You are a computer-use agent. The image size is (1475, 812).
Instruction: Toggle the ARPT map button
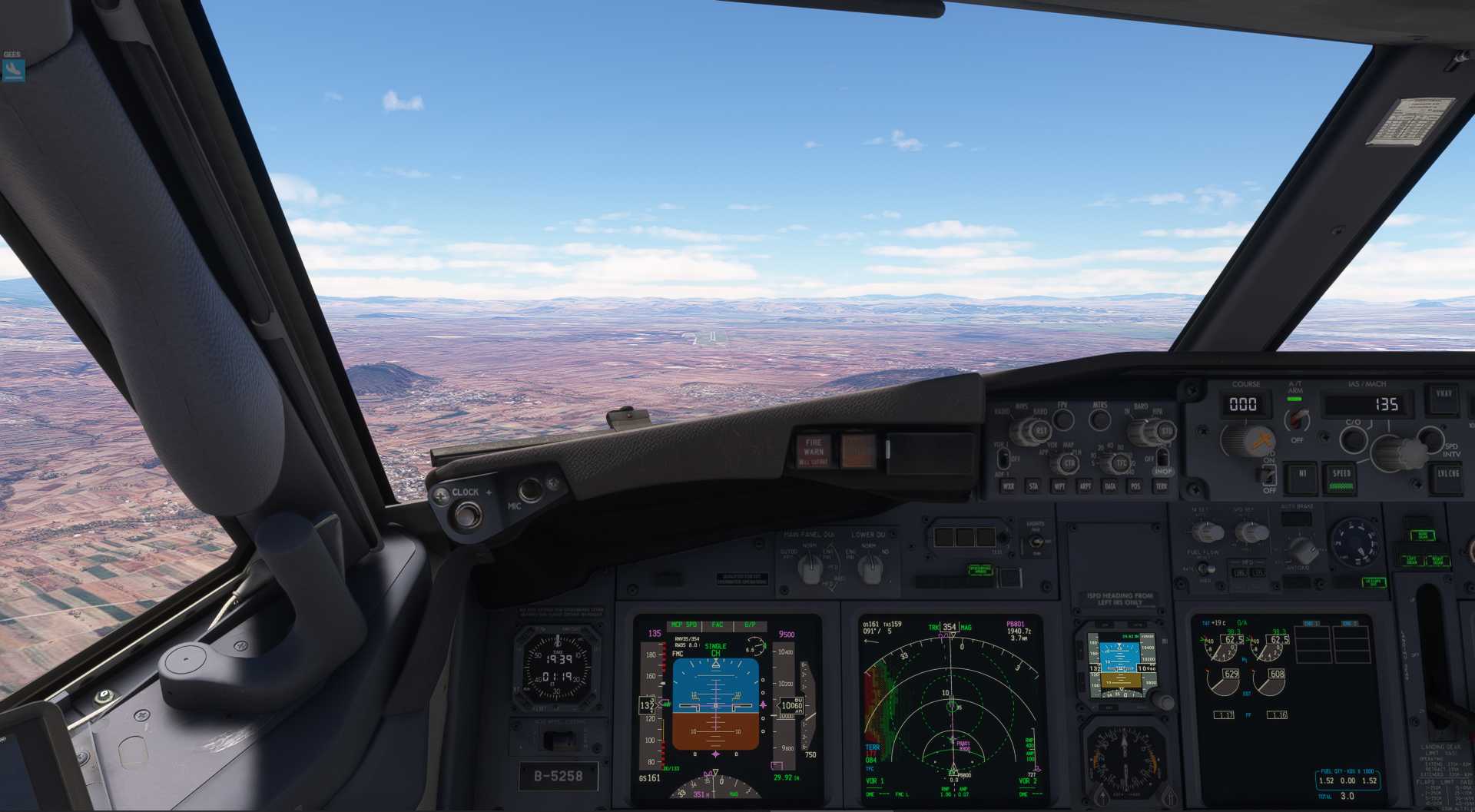click(x=1085, y=486)
